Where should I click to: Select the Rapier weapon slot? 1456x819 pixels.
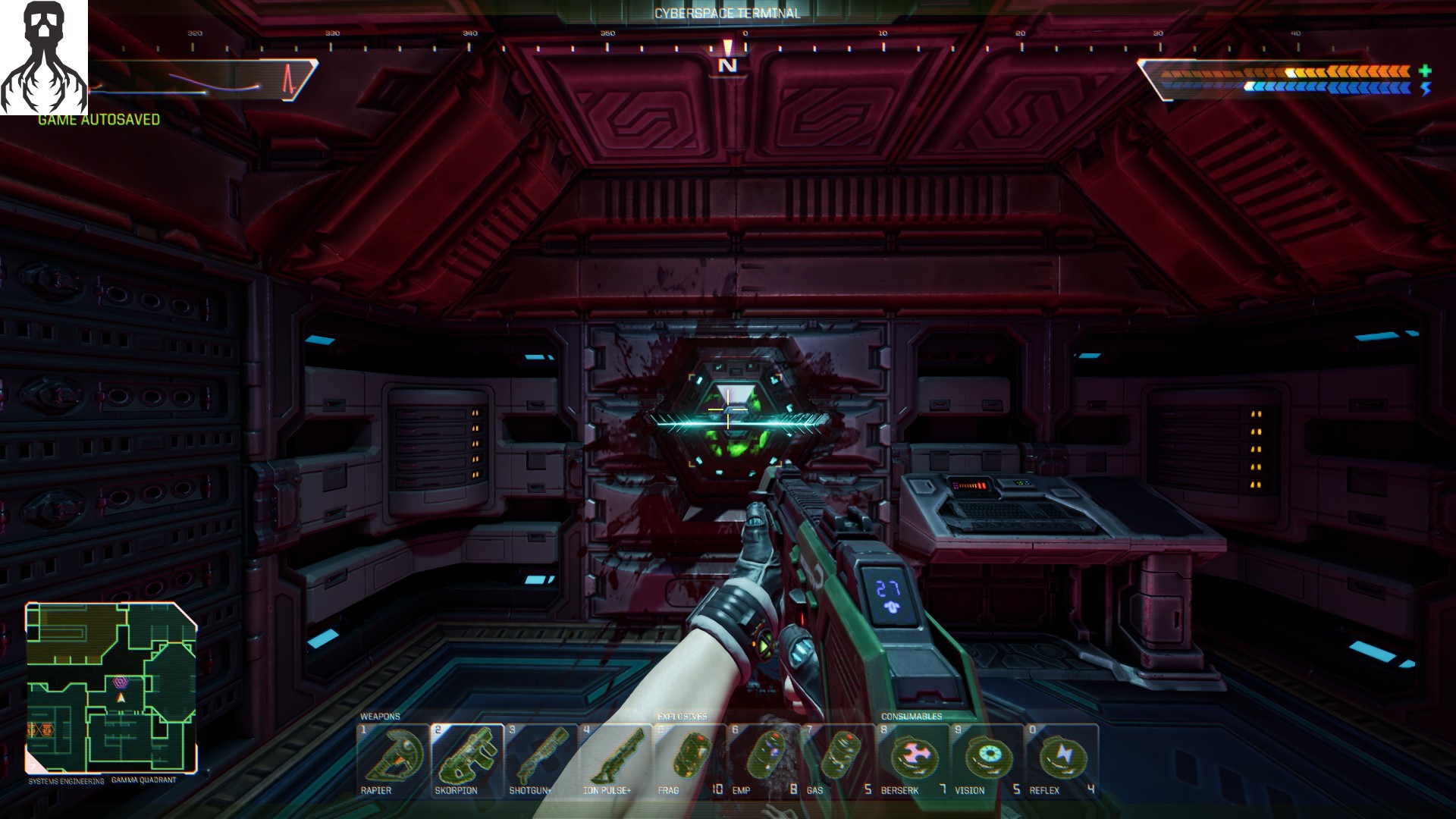pyautogui.click(x=393, y=761)
